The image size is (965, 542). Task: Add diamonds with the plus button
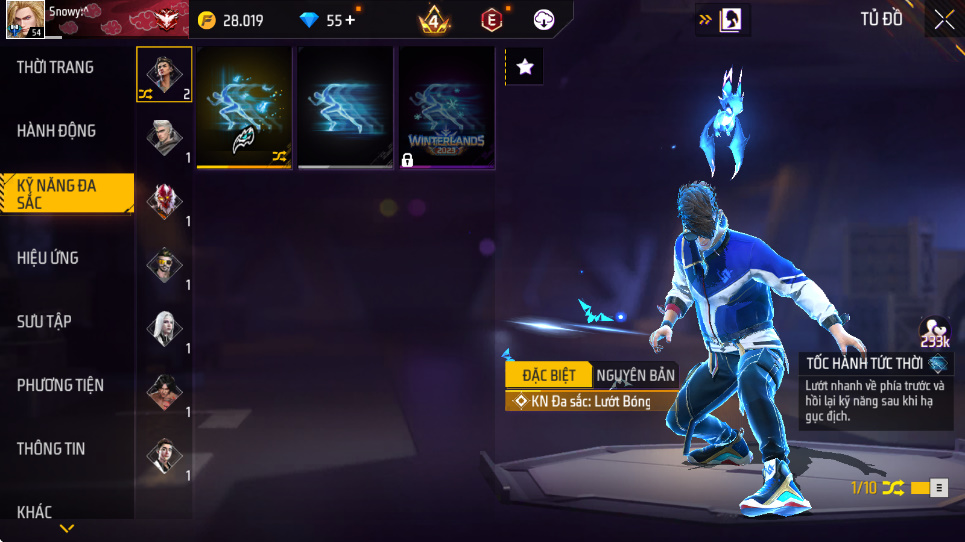(x=350, y=20)
